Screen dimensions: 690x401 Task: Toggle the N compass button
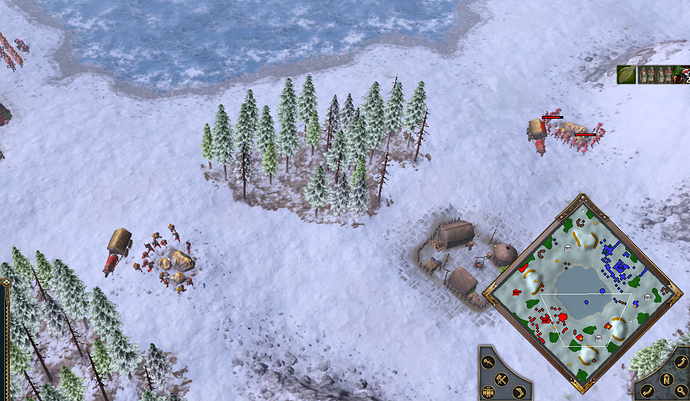(x=666, y=379)
